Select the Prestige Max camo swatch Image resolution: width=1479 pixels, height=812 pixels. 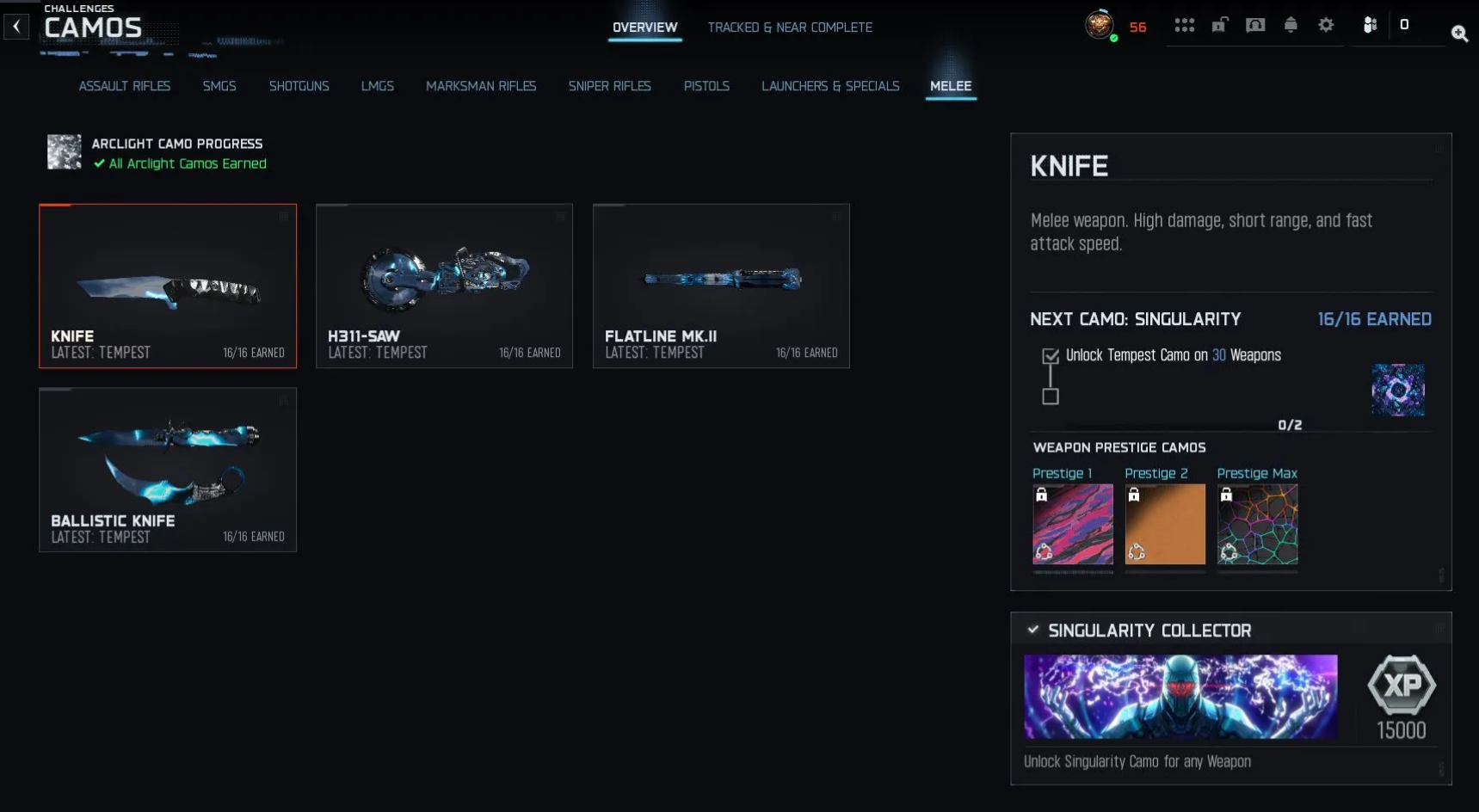[x=1257, y=525]
